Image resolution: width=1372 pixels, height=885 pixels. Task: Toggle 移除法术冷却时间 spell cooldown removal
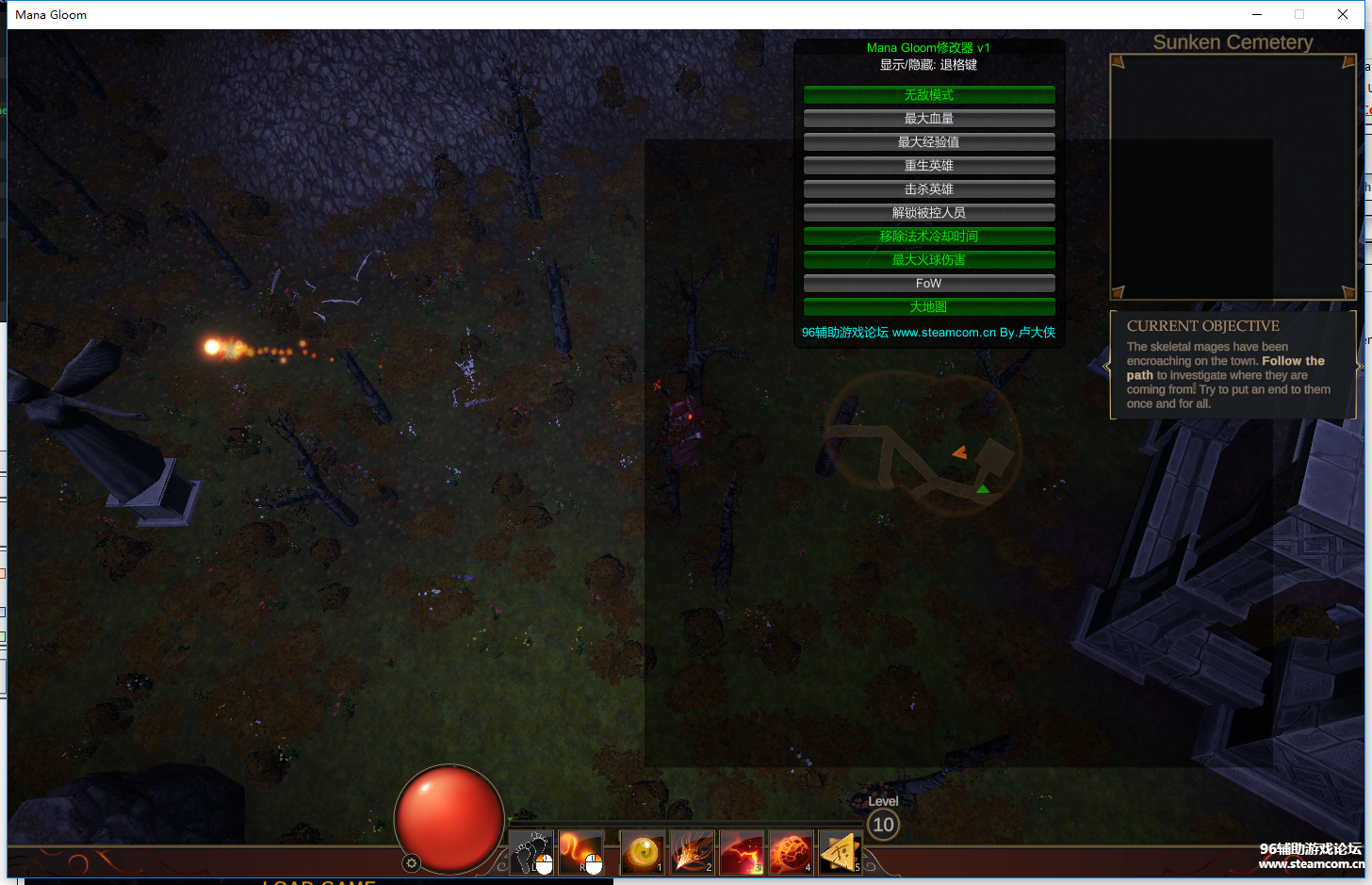coord(928,237)
